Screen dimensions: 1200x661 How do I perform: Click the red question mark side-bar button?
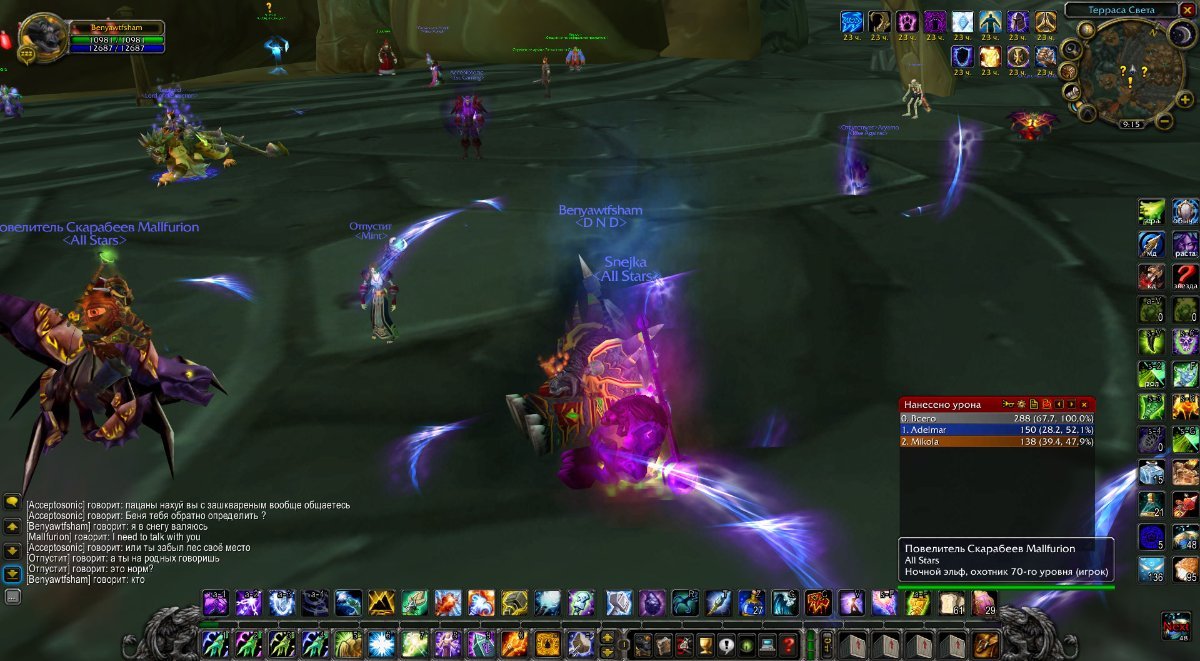[x=1185, y=276]
